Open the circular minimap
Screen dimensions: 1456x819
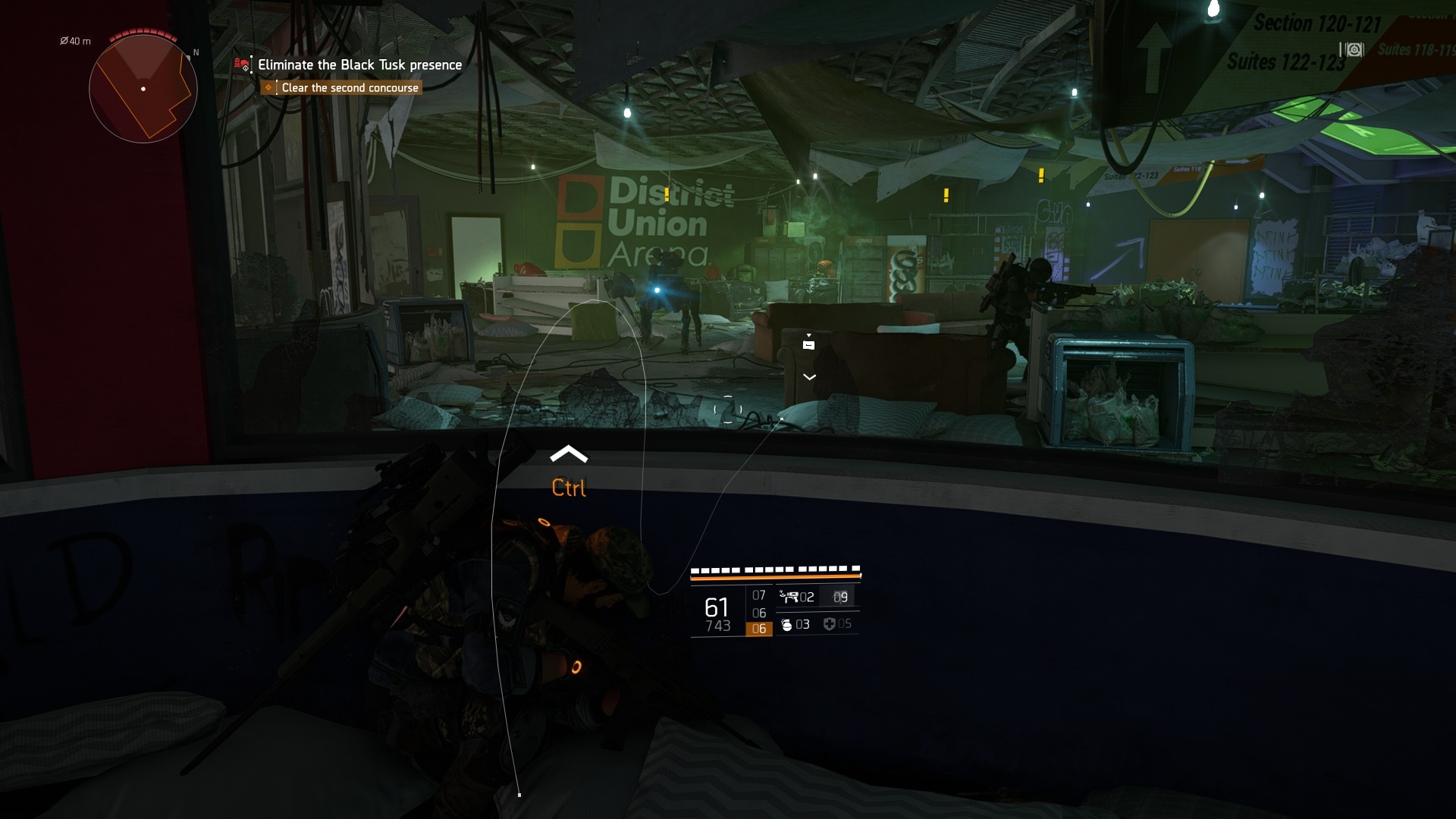143,89
